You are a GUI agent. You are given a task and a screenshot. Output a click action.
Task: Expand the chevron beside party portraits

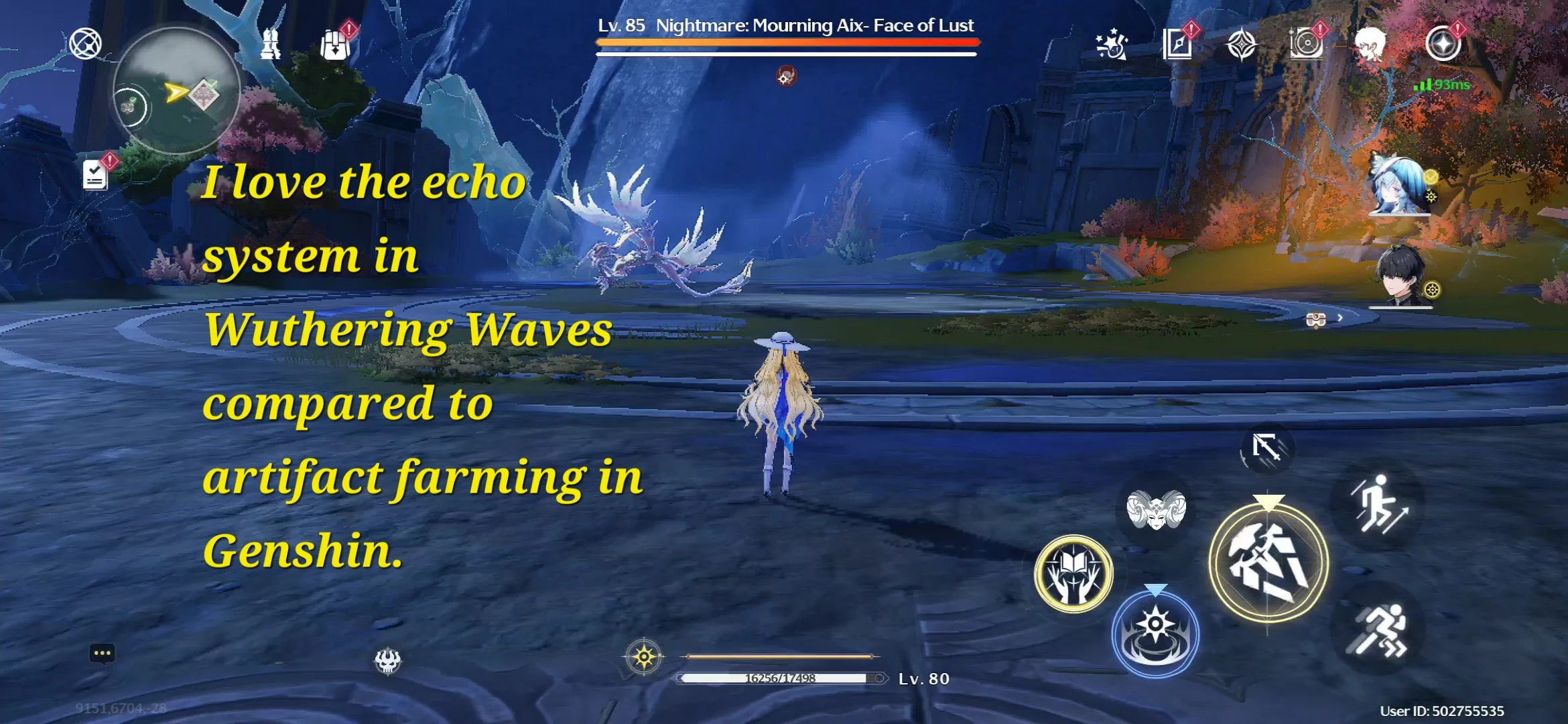click(x=1340, y=317)
